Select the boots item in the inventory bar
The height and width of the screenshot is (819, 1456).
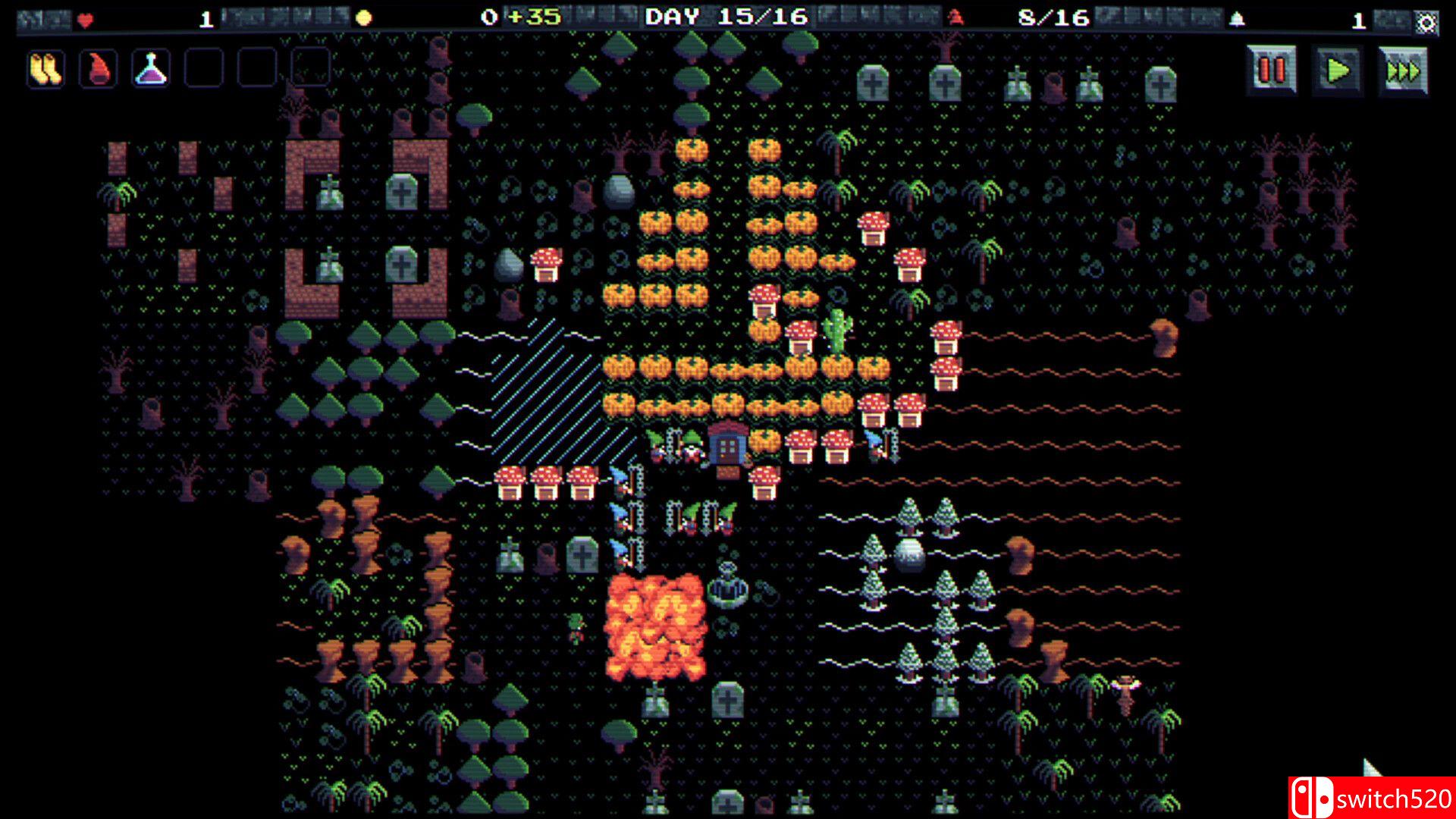pos(44,68)
